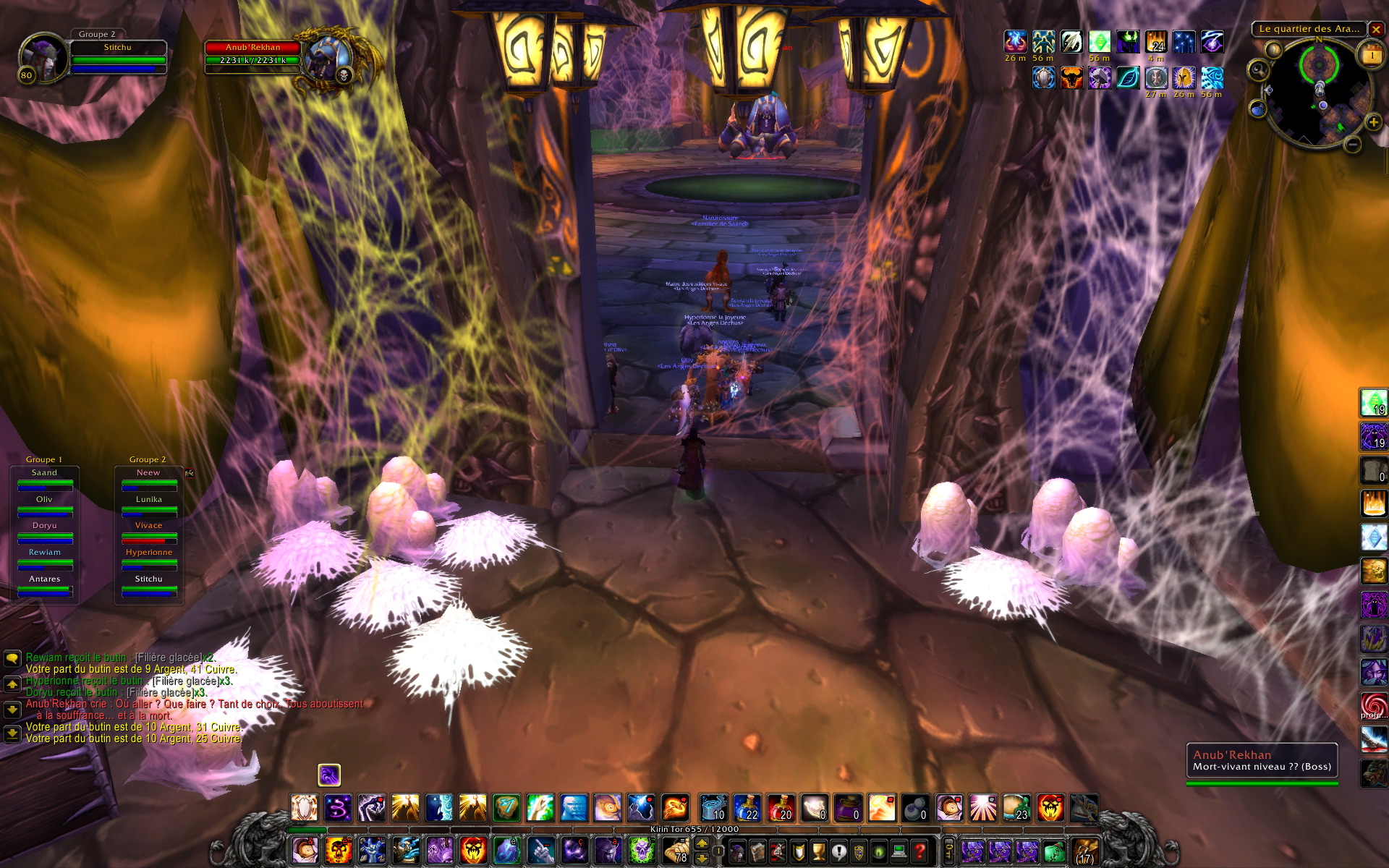This screenshot has height=868, width=1389.
Task: Select the Anub'Rekhan target portrait
Action: tap(328, 59)
